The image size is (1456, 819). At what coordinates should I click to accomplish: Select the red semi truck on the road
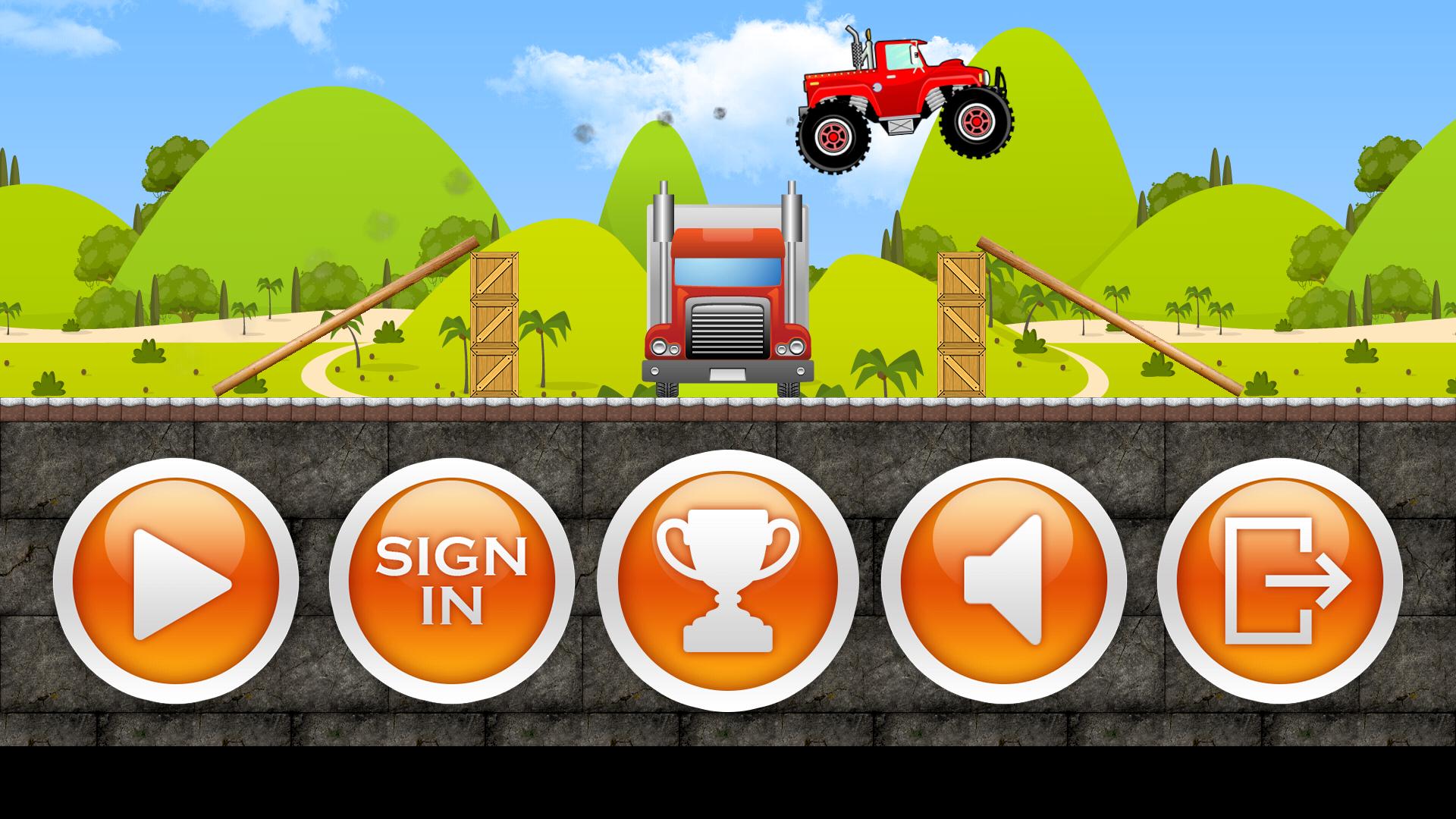tap(728, 303)
